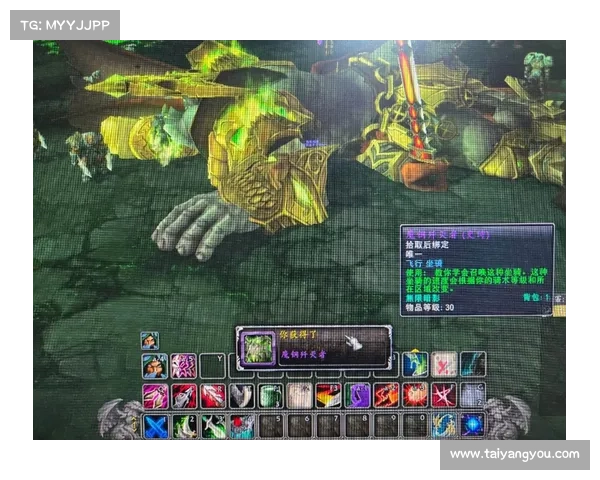Viewport: 600px width, 480px height.
Task: Activate the green mug item slot
Action: [271, 396]
